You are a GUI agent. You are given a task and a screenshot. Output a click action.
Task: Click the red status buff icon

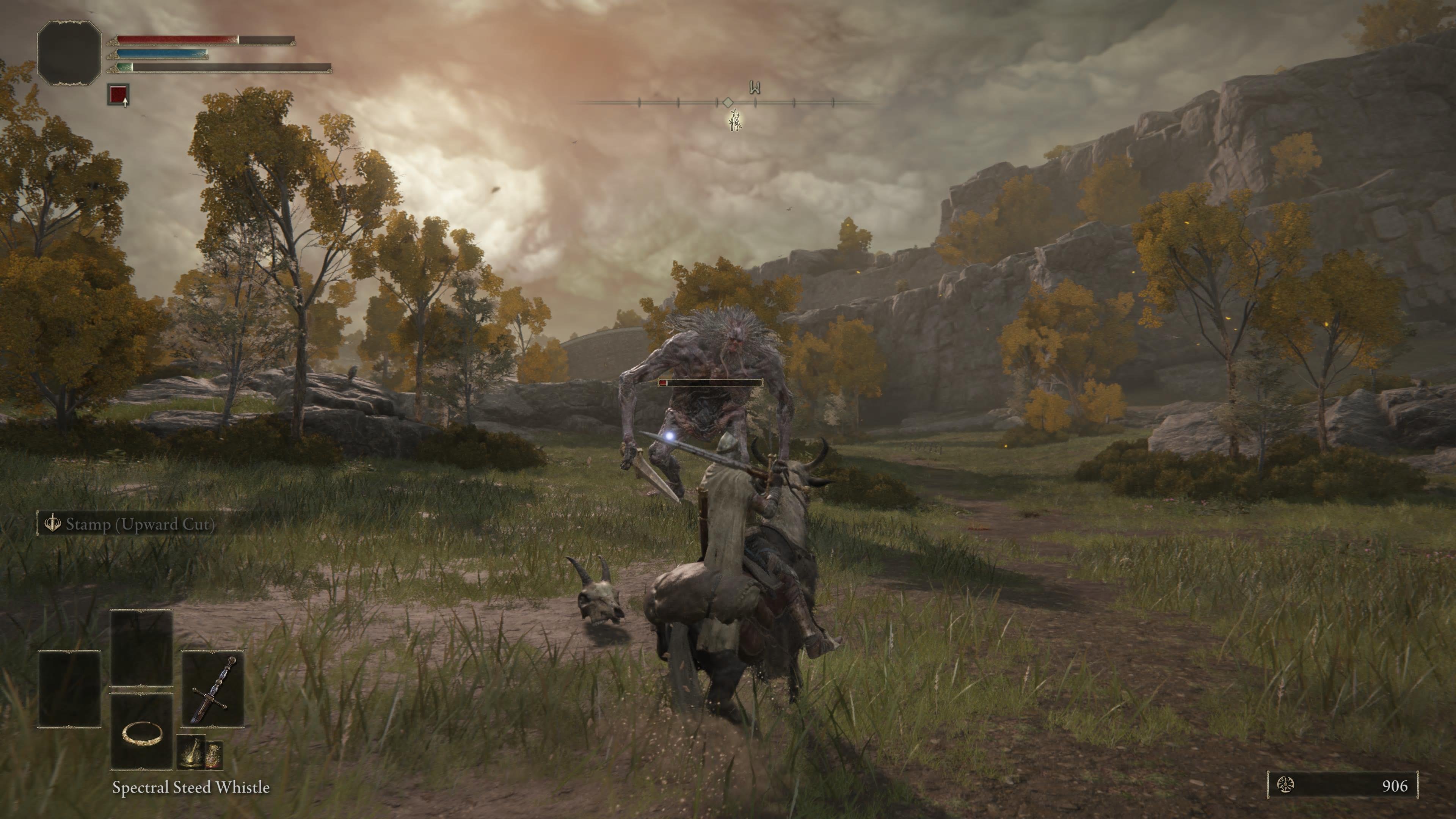(118, 94)
